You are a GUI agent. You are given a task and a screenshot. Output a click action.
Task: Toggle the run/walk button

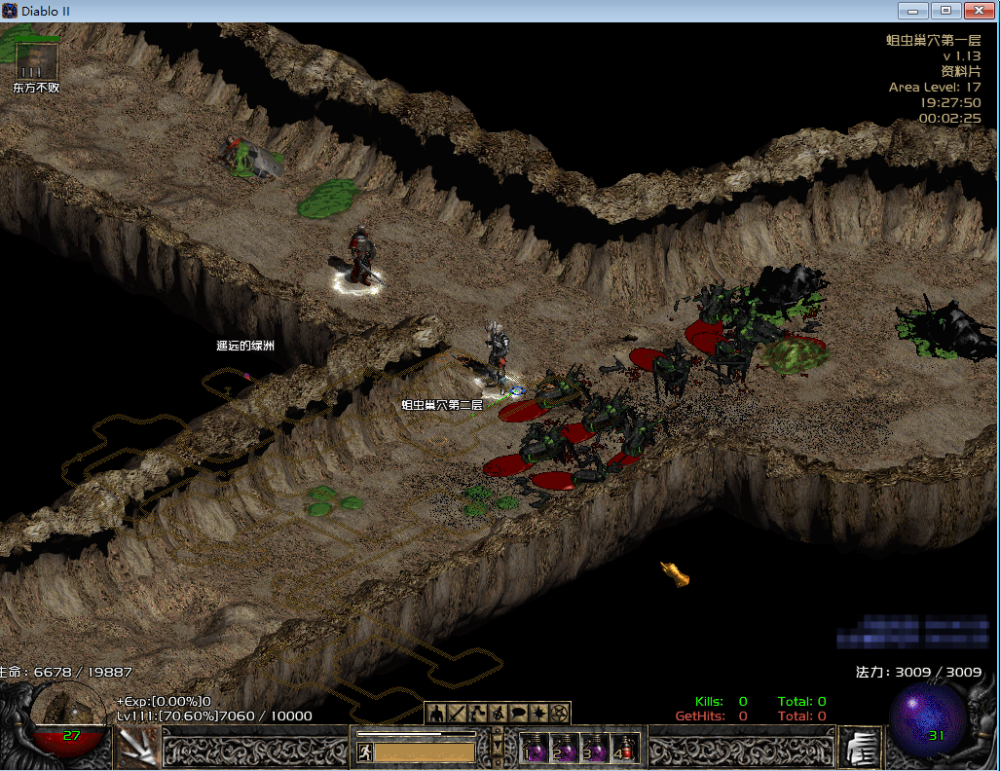tap(365, 751)
